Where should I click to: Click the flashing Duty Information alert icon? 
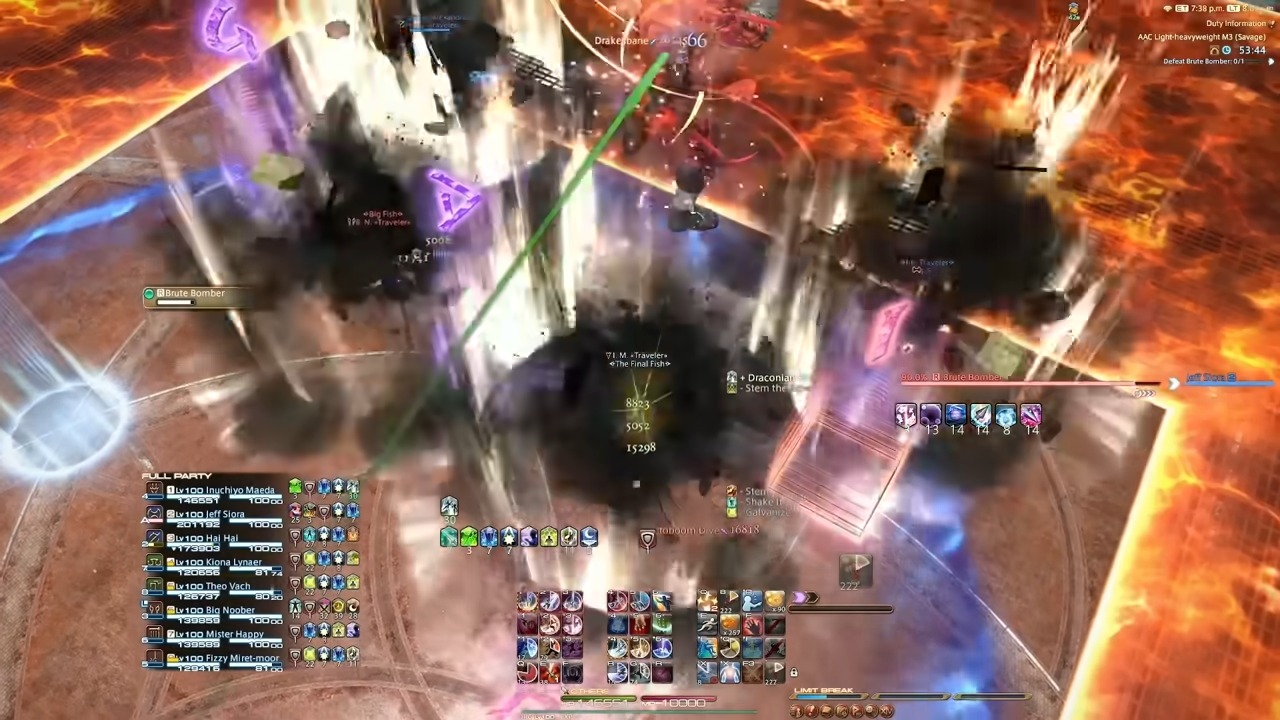(x=1271, y=25)
